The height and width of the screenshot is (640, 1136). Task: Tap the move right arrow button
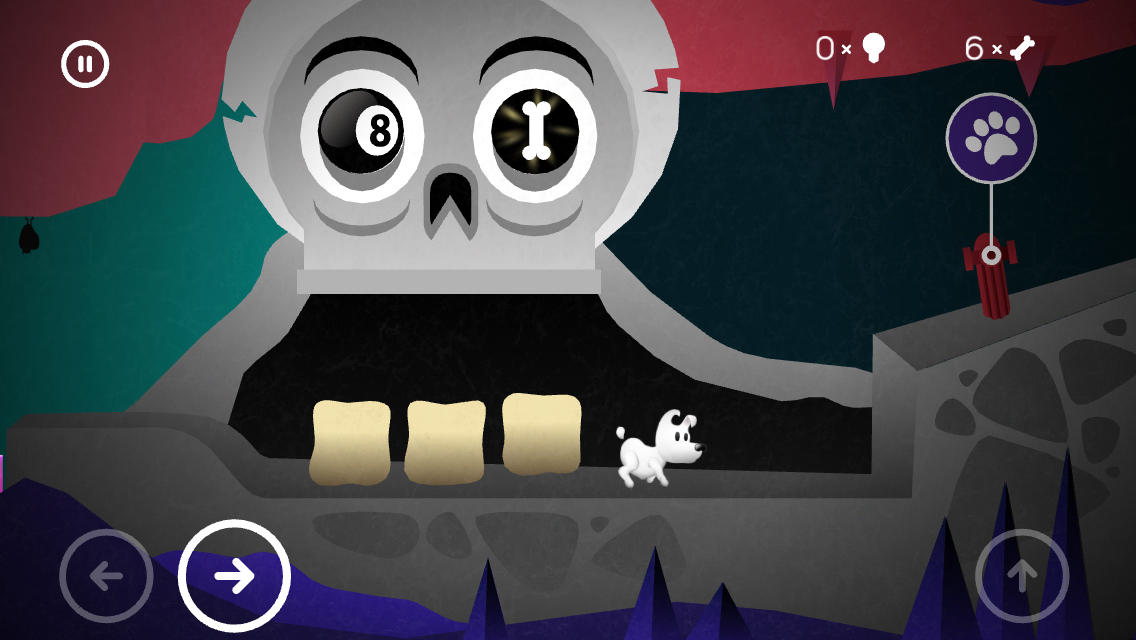click(x=234, y=576)
